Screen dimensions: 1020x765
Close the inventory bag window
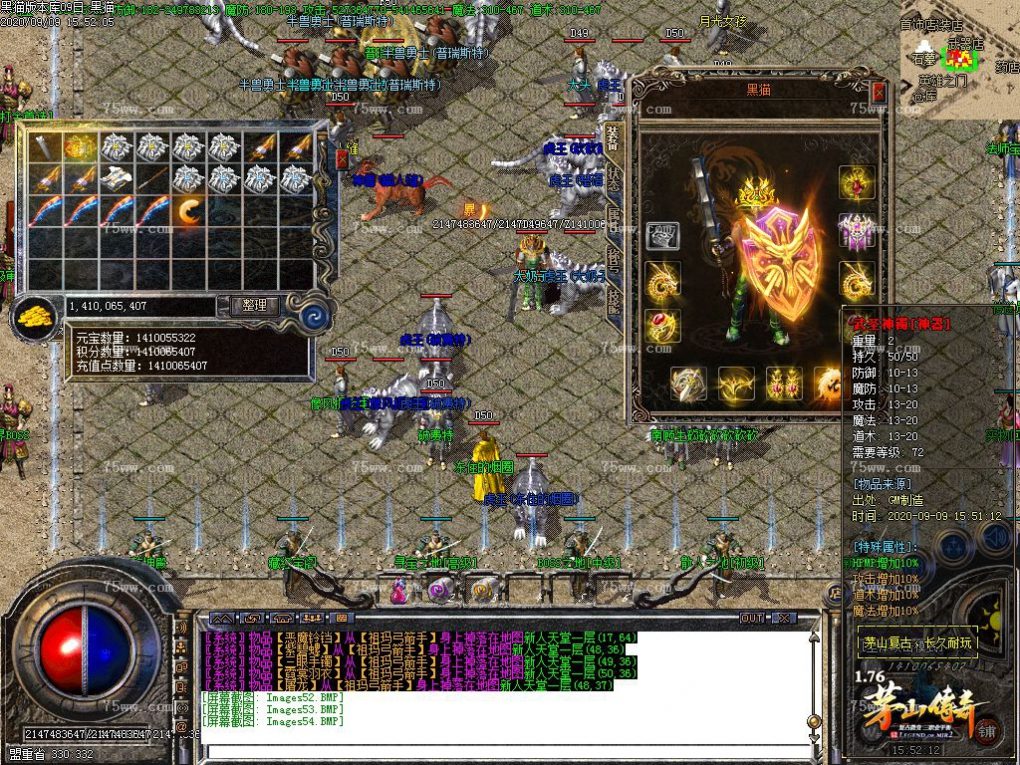[x=342, y=158]
